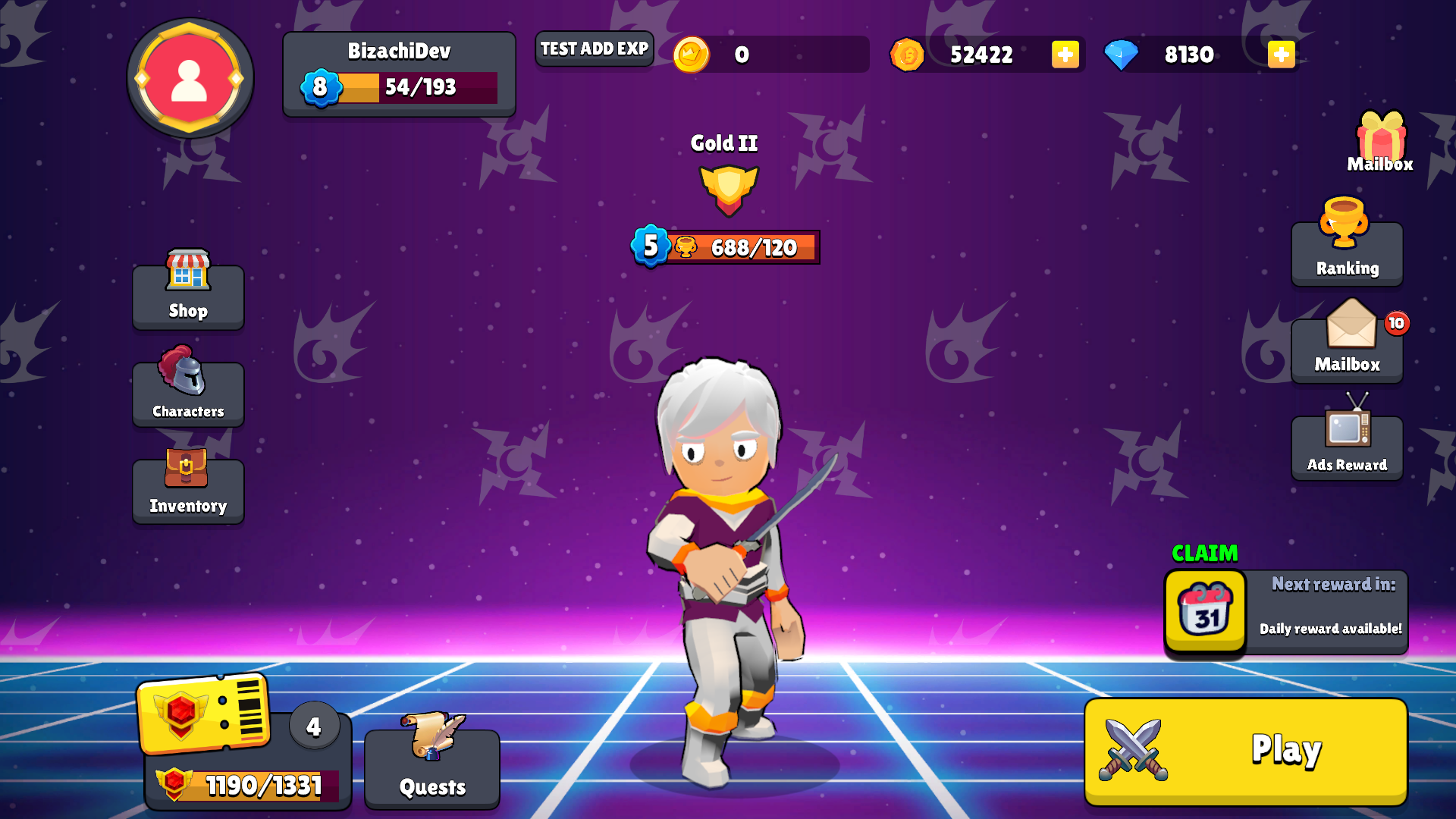View BizachiDev's level 8 experience bar
1456x819 pixels.
[x=398, y=87]
